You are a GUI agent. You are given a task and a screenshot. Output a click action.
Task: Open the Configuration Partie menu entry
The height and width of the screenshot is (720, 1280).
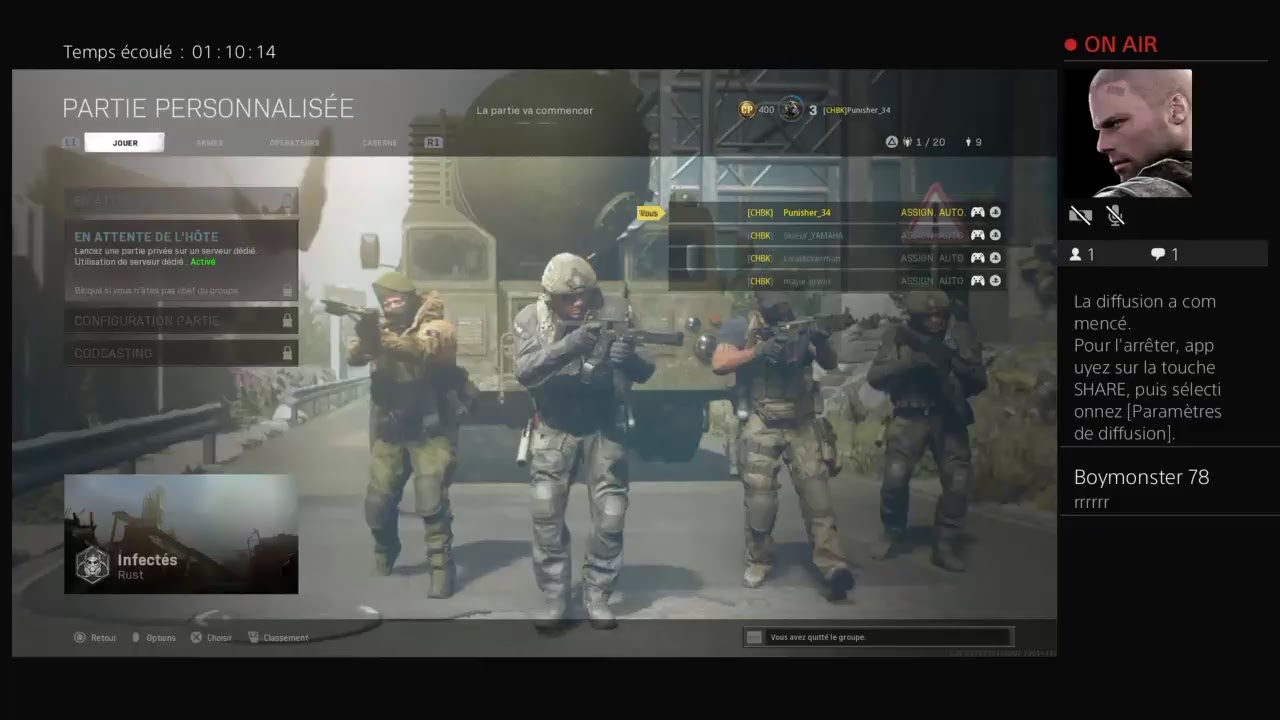181,321
